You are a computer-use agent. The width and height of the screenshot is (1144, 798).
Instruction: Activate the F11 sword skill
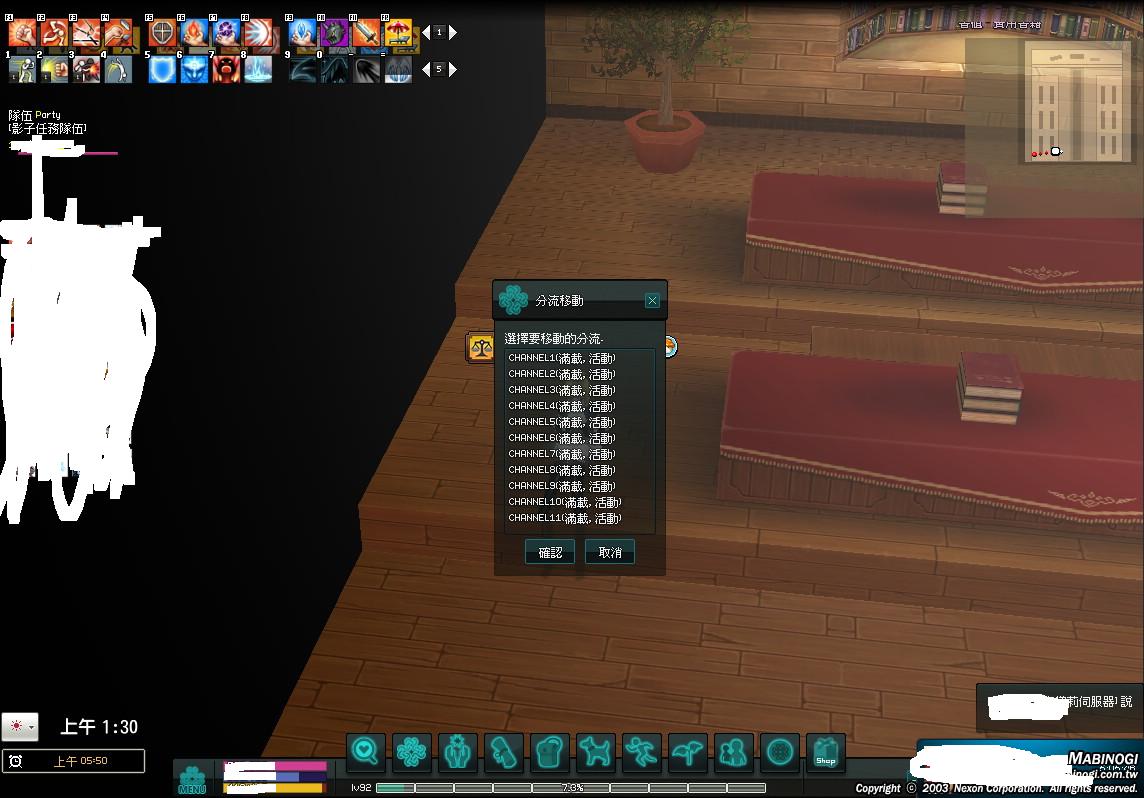point(366,33)
